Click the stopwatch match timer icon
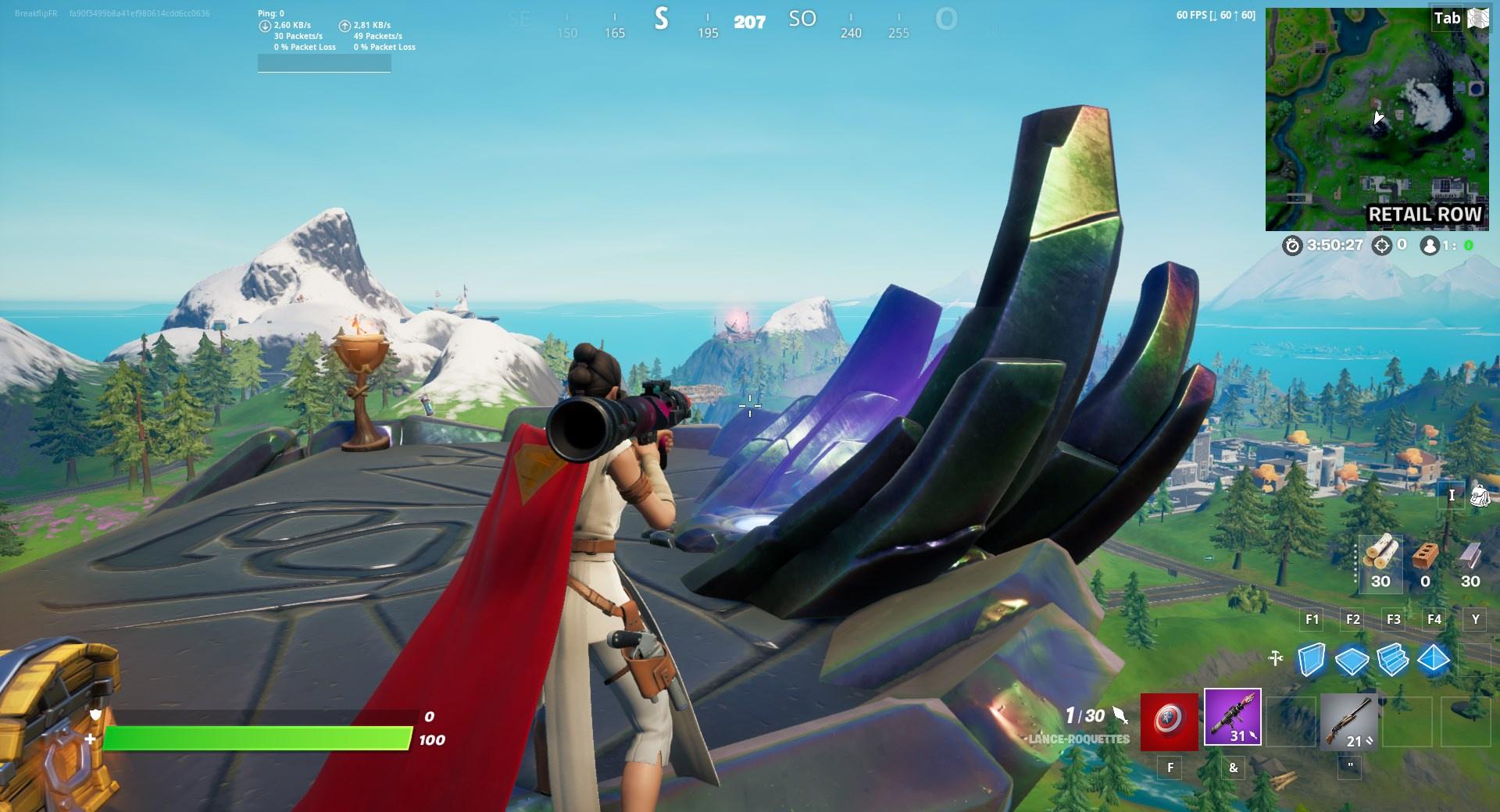Image resolution: width=1500 pixels, height=812 pixels. click(1293, 247)
